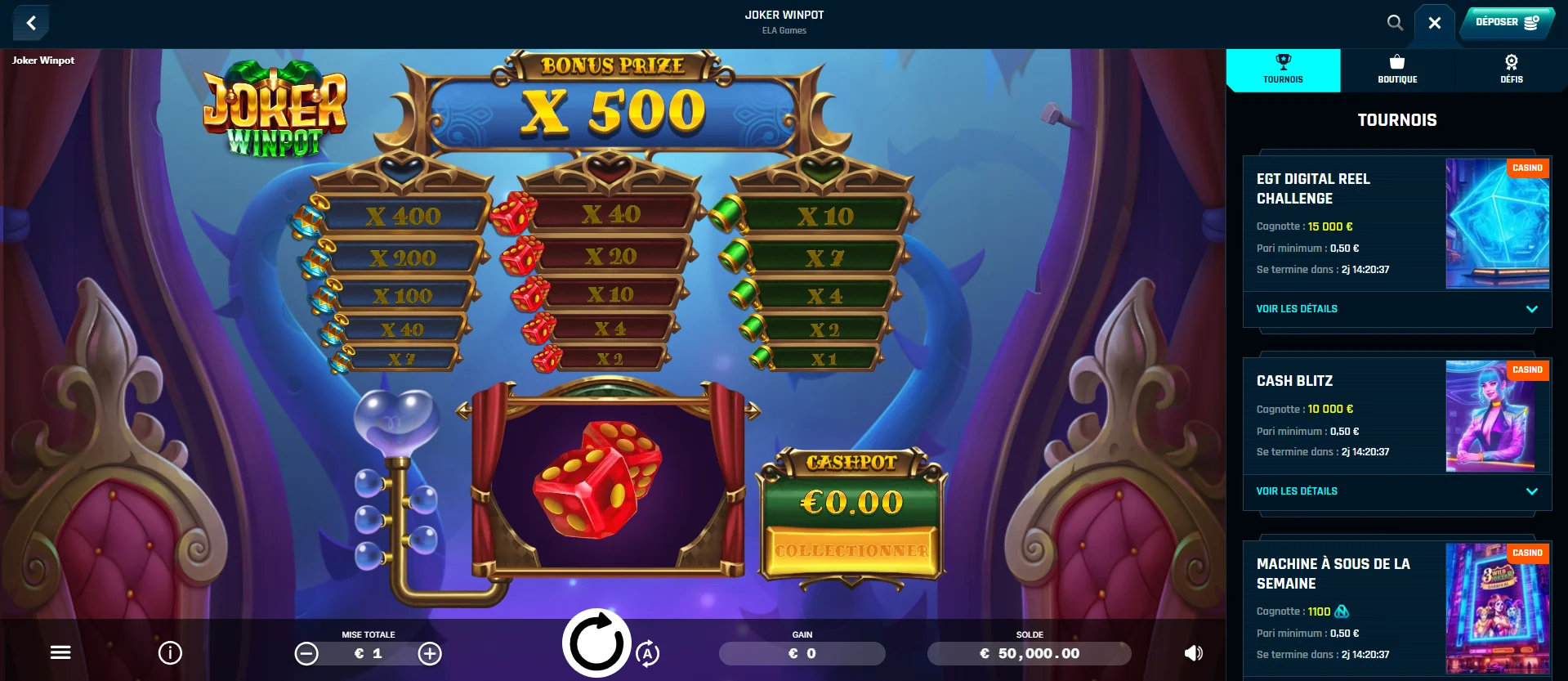This screenshot has height=681, width=1568.
Task: Collapse the Voir les détails chevron under Cash Blitz
Action: (1530, 491)
